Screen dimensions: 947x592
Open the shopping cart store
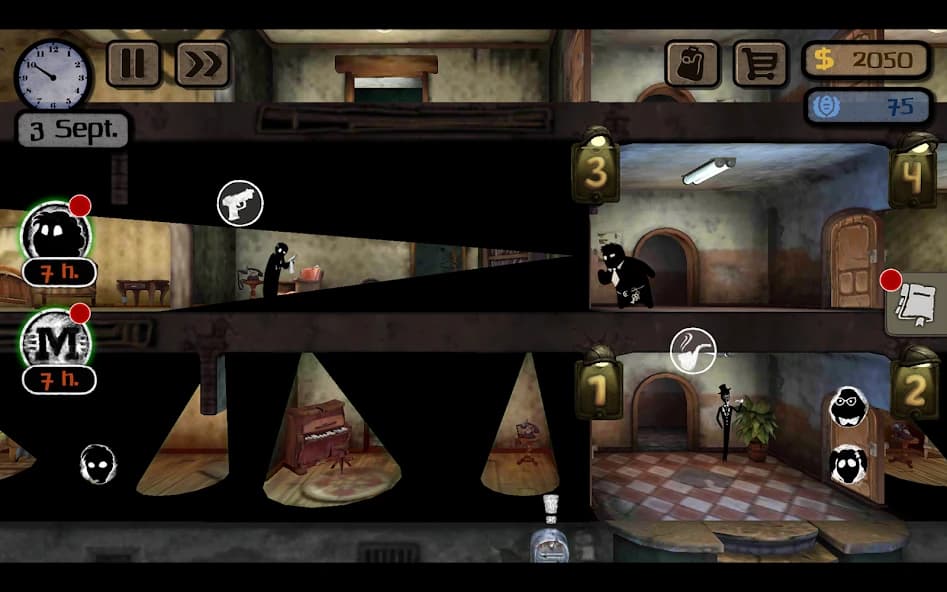click(x=761, y=64)
